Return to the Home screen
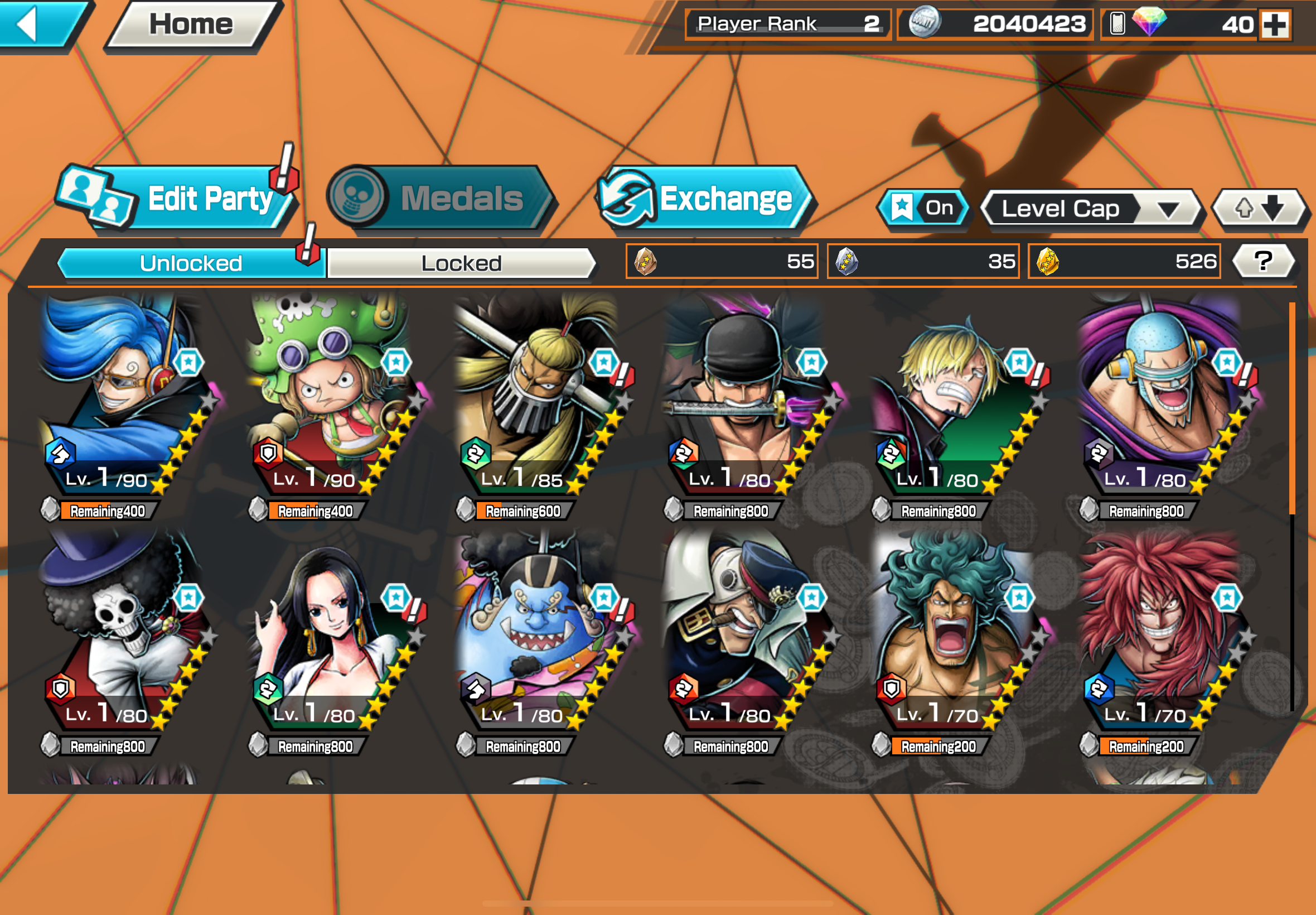 pyautogui.click(x=191, y=24)
